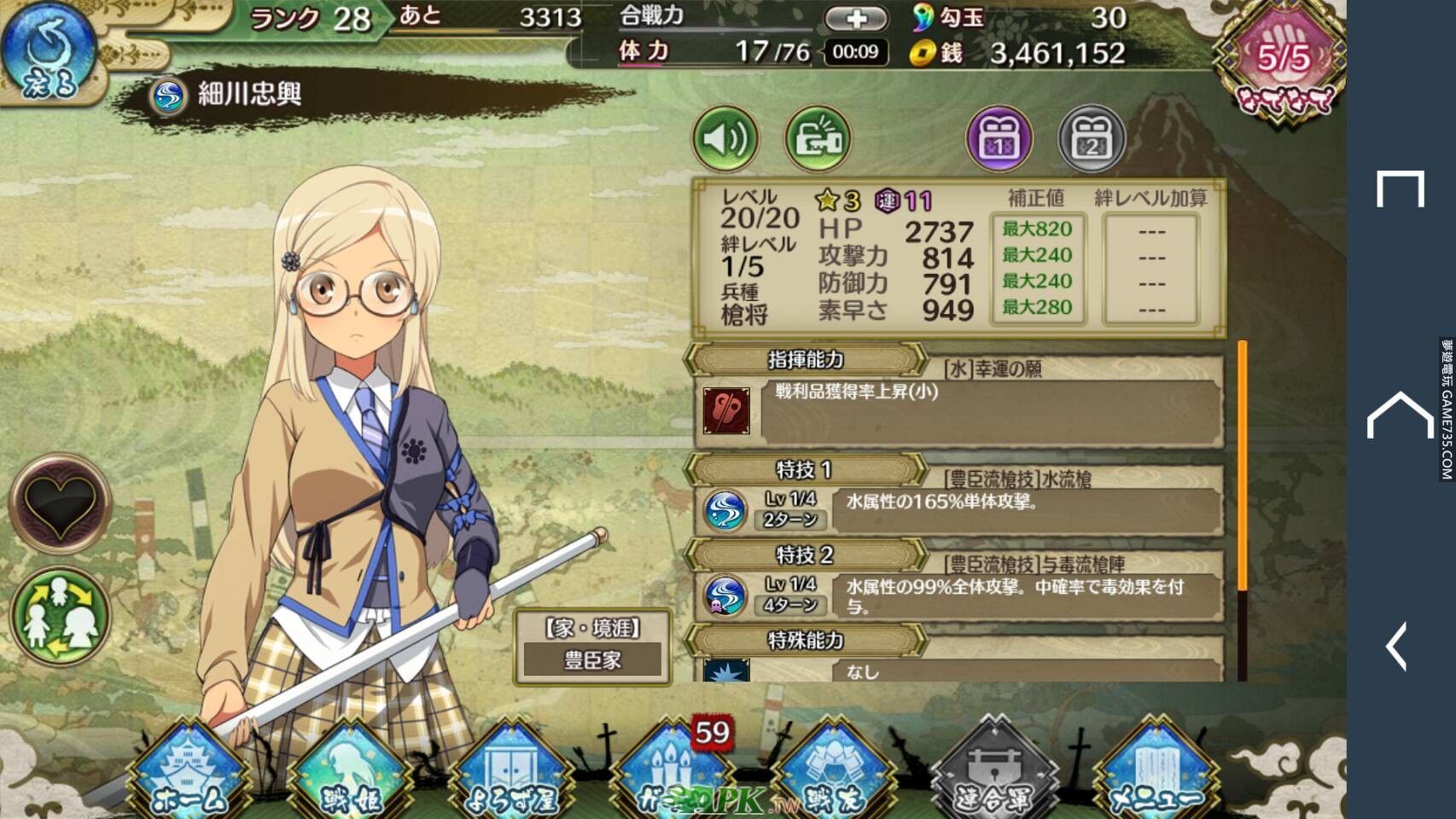1456x819 pixels.
Task: Toggle the green lock icon button
Action: pos(817,139)
